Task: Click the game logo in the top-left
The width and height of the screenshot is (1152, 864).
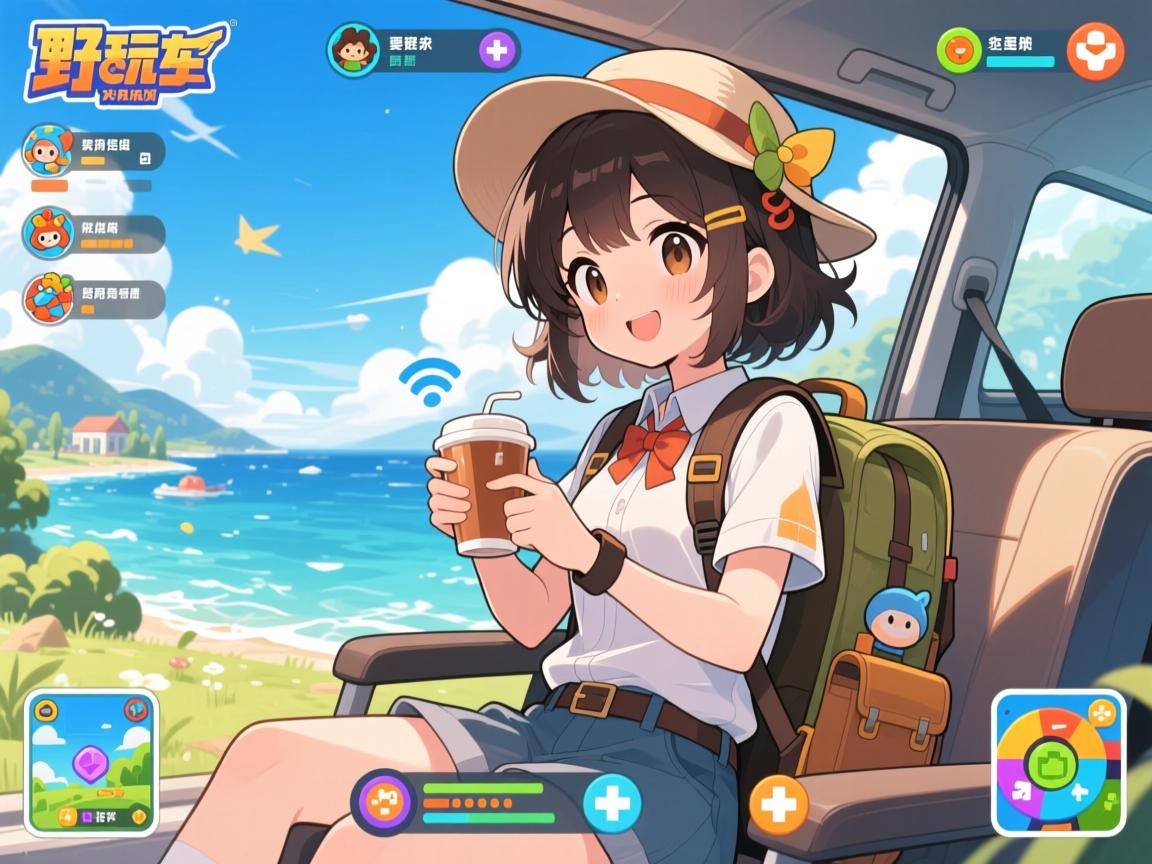Action: (124, 62)
